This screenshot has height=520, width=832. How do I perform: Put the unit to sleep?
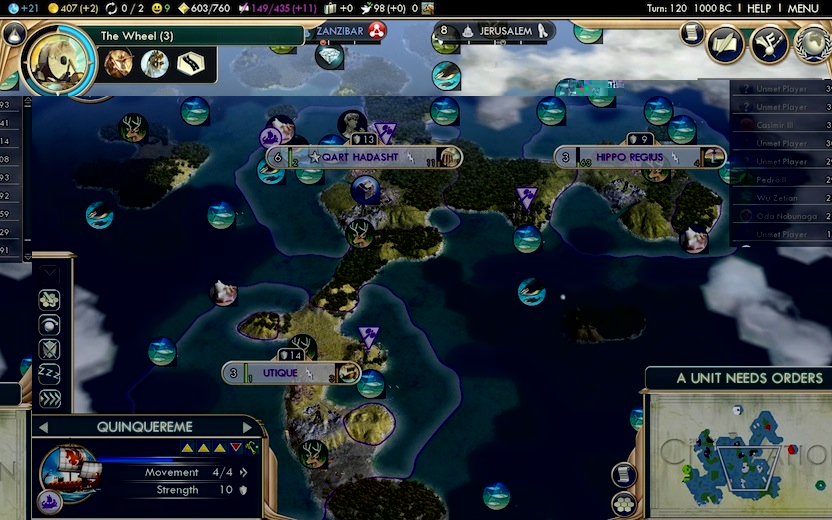click(x=49, y=374)
